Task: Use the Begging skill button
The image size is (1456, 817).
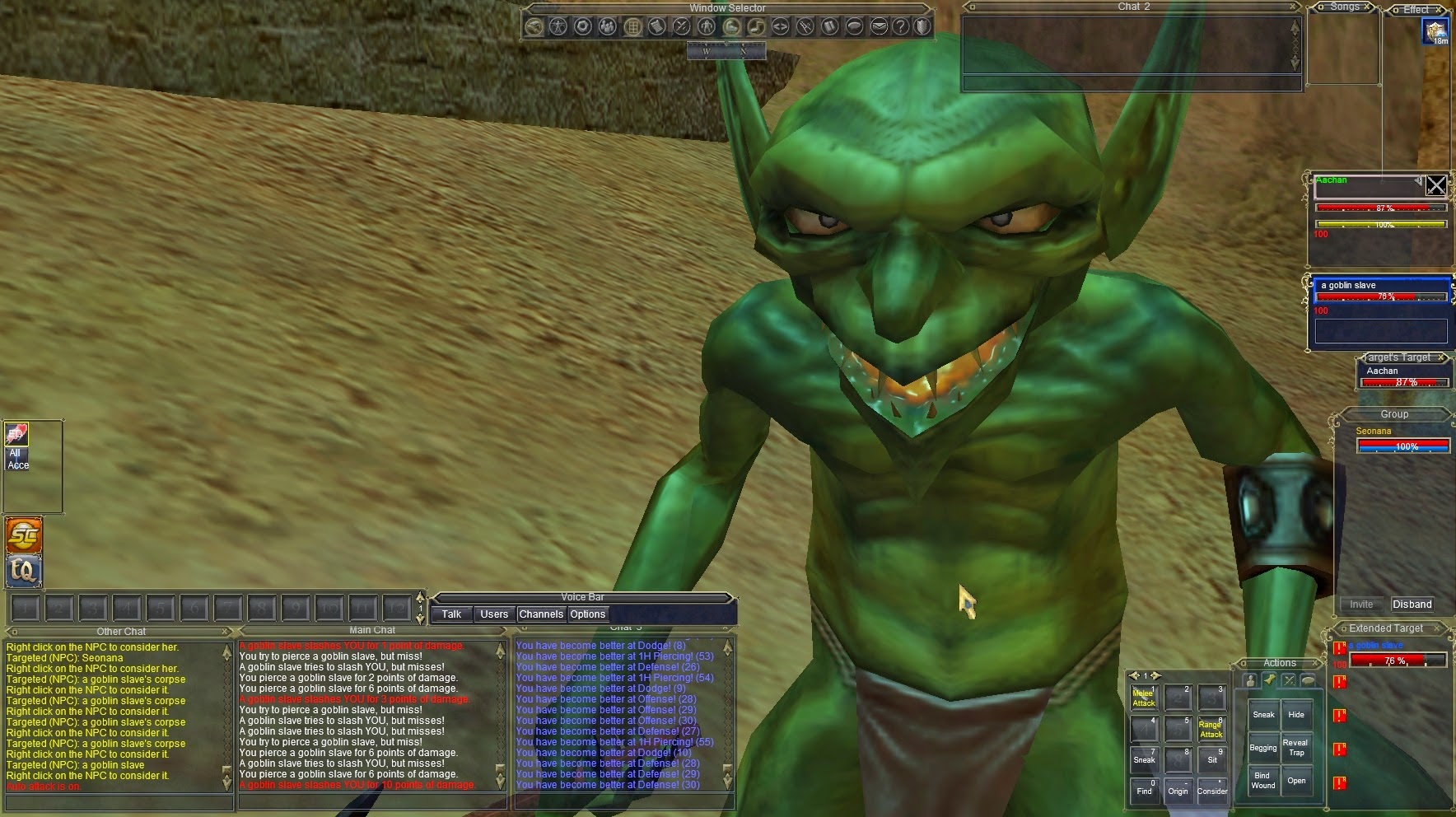Action: pyautogui.click(x=1262, y=748)
